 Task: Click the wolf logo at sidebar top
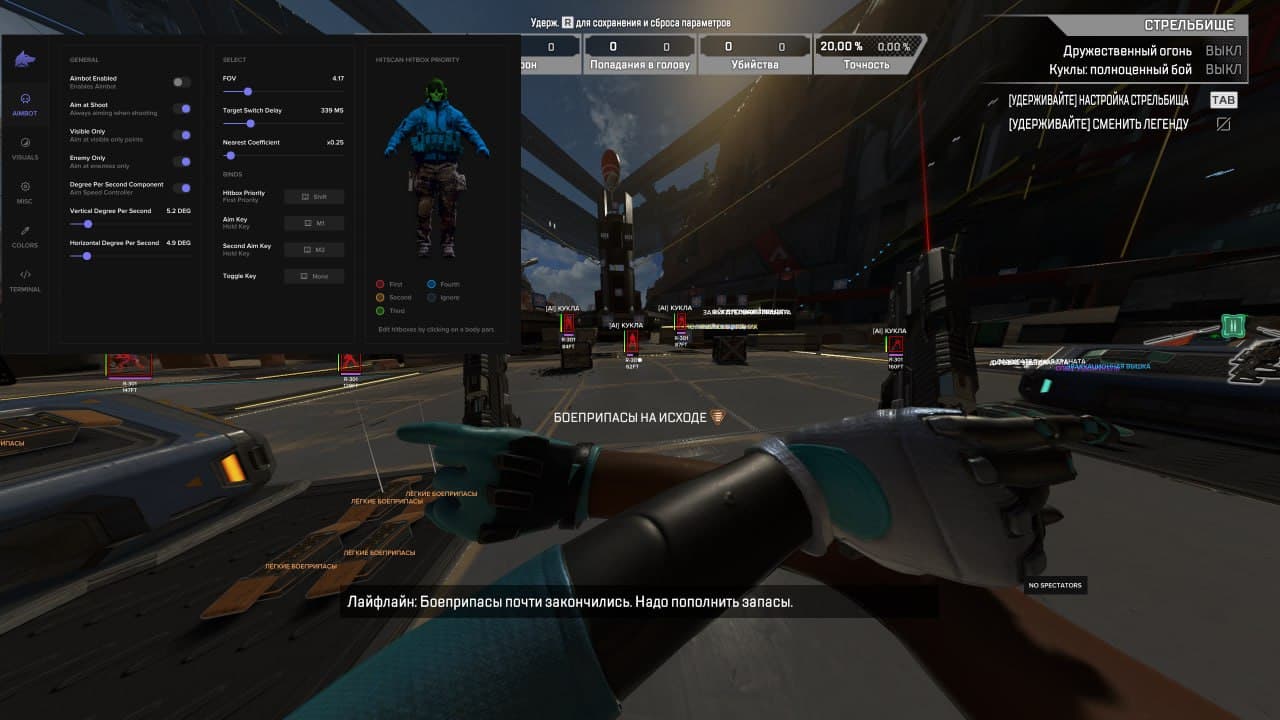[24, 58]
